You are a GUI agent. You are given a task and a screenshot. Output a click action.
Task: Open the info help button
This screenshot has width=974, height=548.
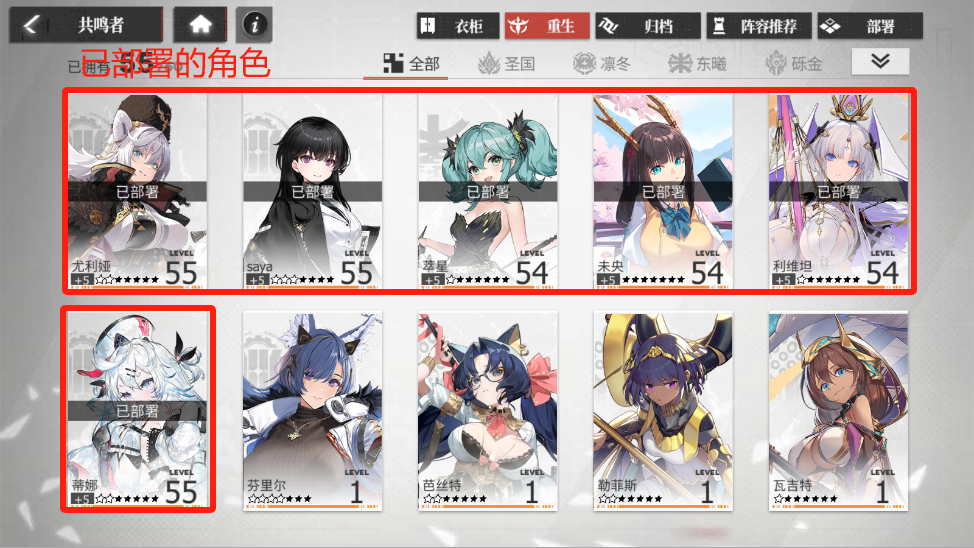click(x=254, y=25)
